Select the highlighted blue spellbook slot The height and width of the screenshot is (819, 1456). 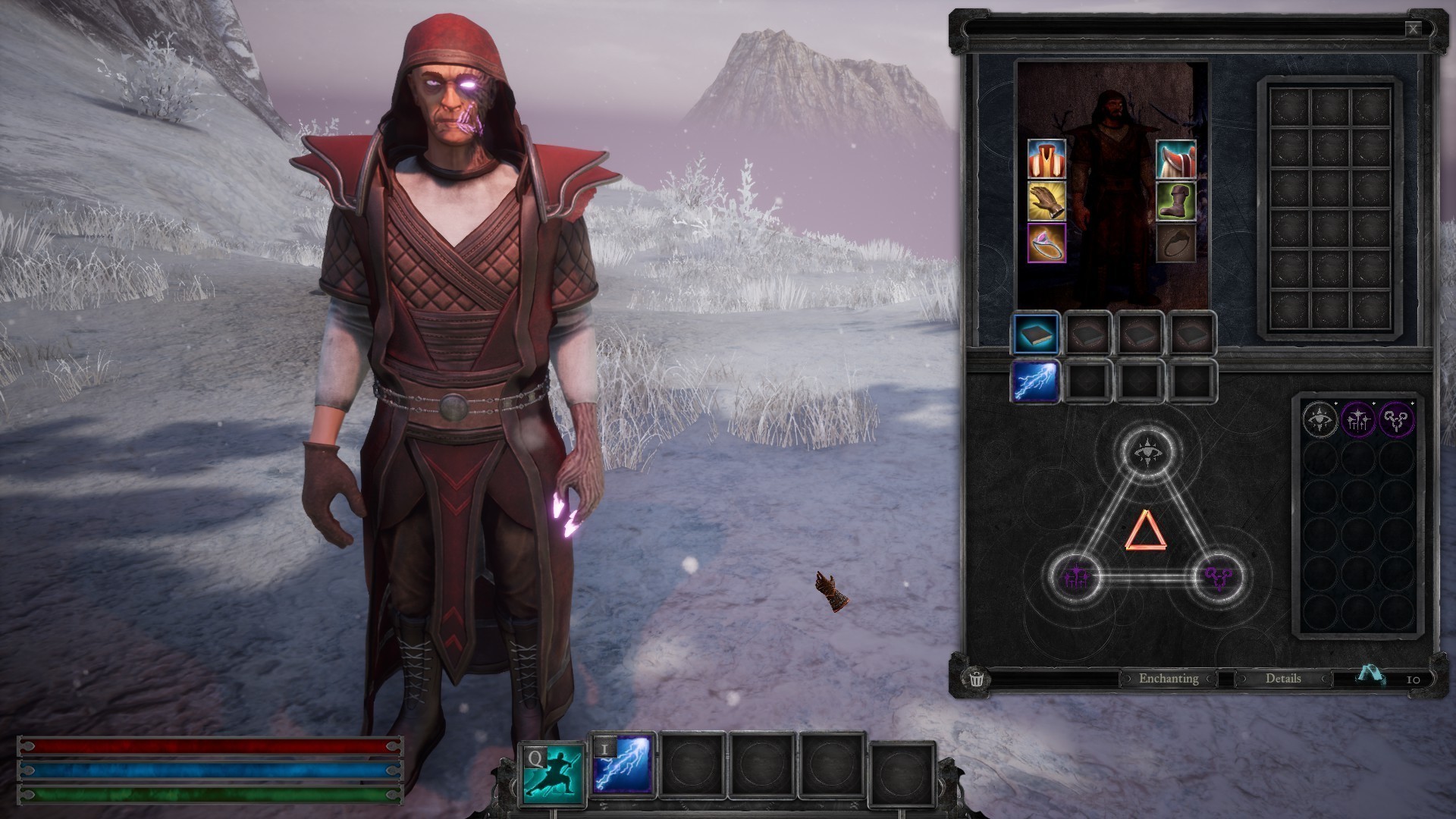1036,334
